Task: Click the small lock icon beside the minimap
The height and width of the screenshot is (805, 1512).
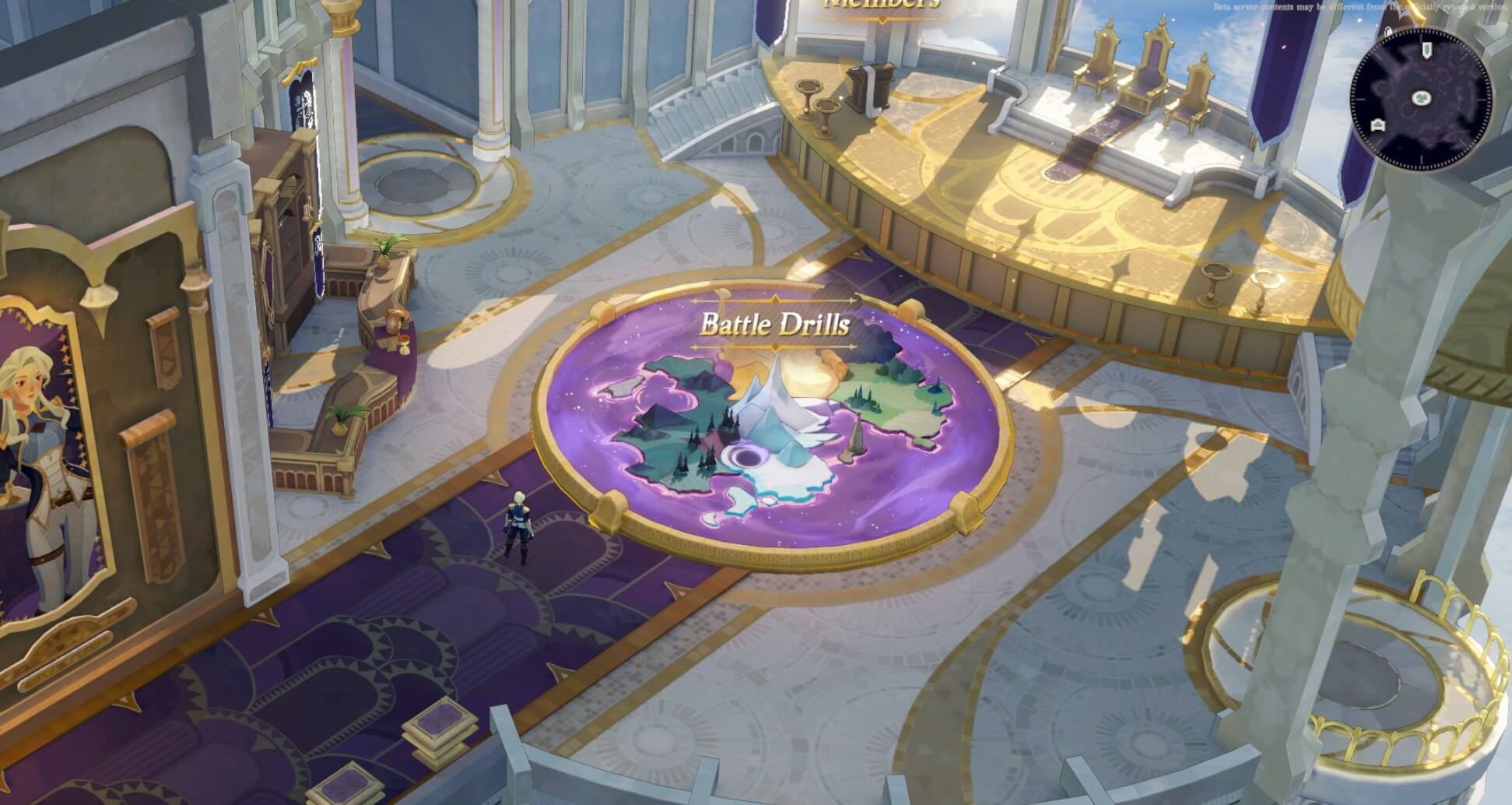Action: (1389, 31)
